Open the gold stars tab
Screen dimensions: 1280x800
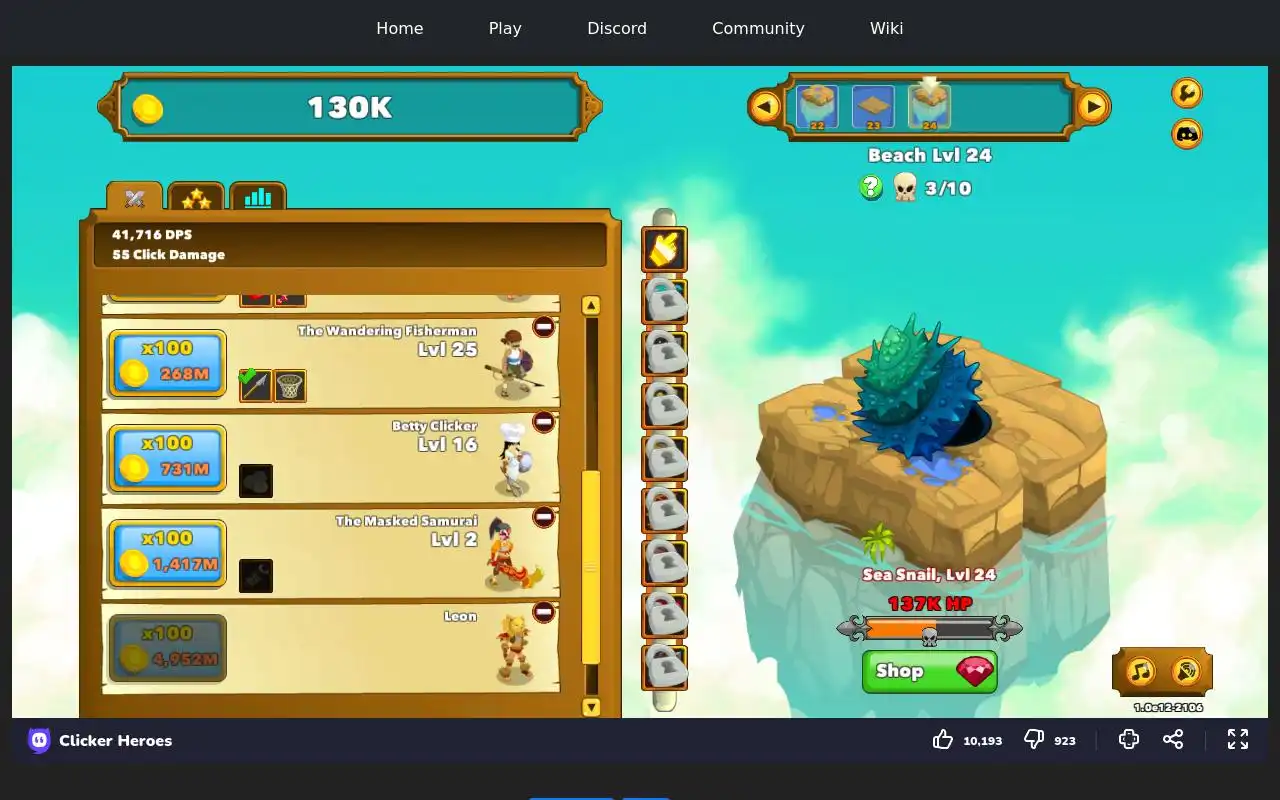[196, 198]
